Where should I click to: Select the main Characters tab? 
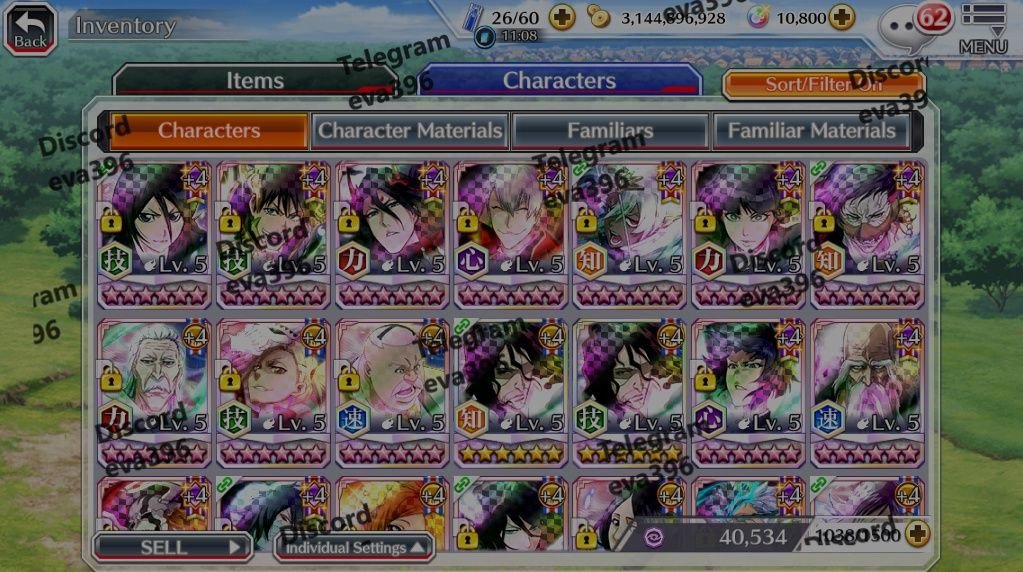pyautogui.click(x=559, y=81)
